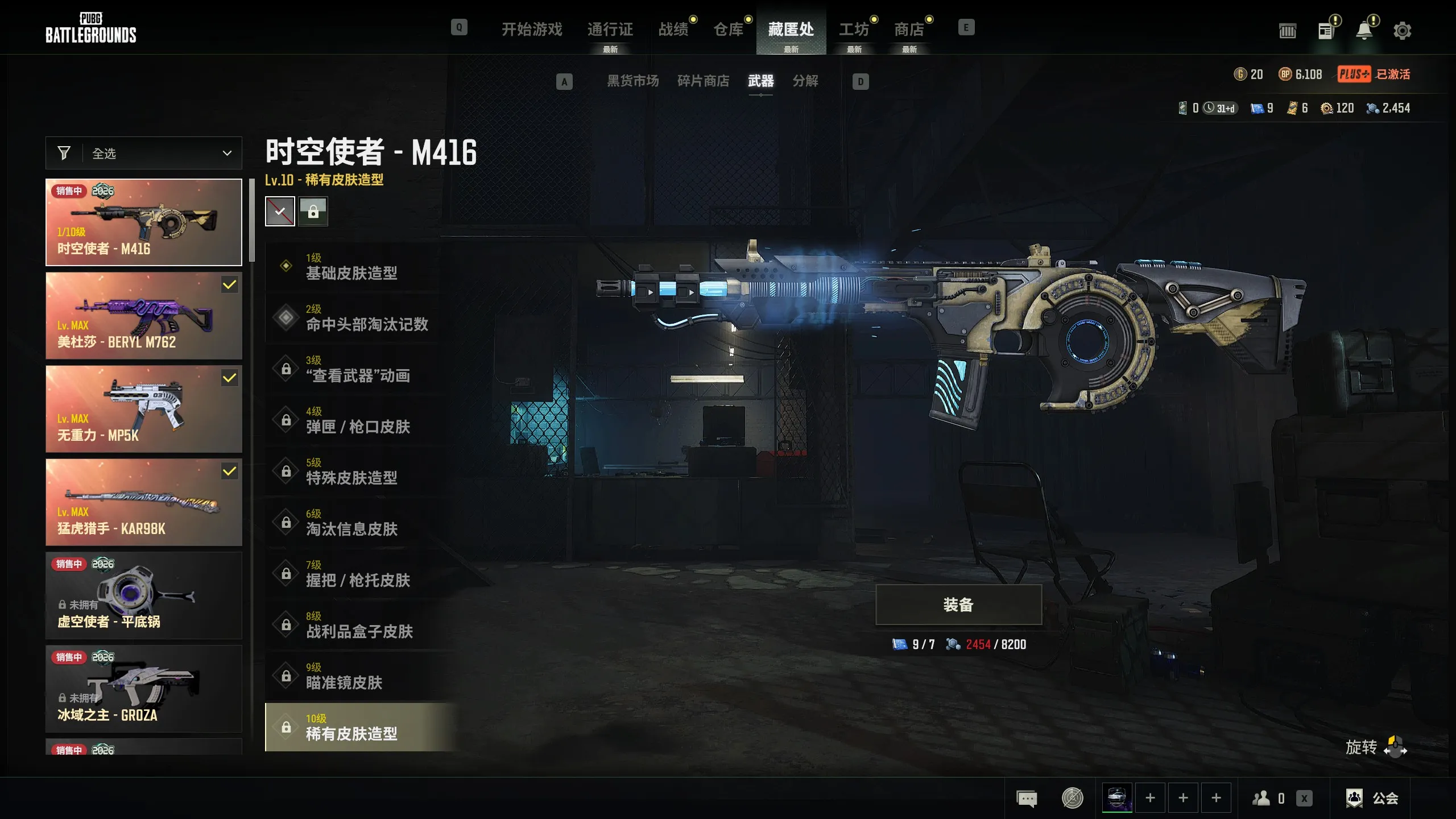Open the 碎片商店 sub-tab
Viewport: 1456px width, 819px height.
[703, 81]
